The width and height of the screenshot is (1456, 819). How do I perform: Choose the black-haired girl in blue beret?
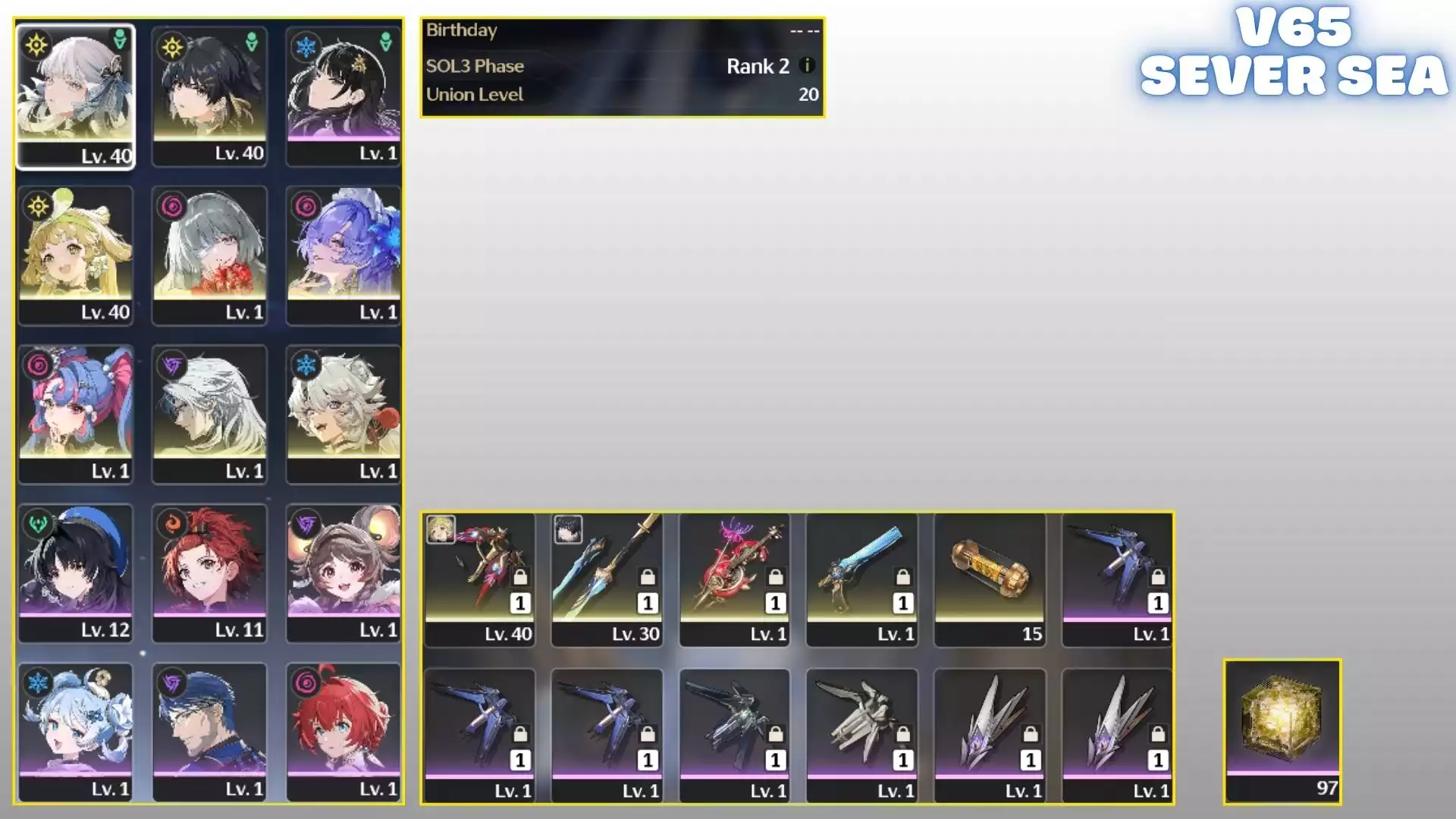pos(75,573)
